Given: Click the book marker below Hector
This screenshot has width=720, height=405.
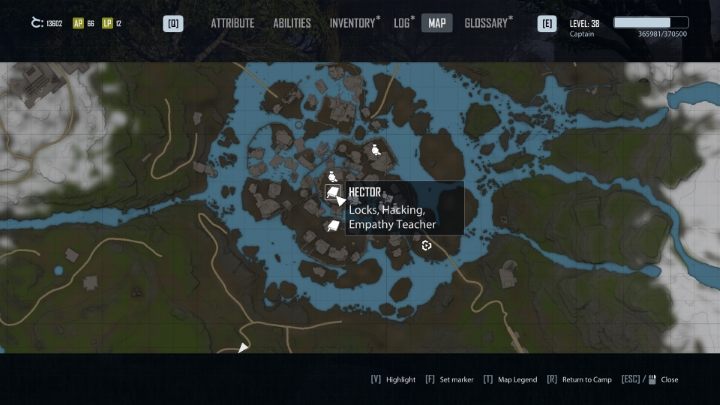Looking at the screenshot, I should (x=333, y=227).
